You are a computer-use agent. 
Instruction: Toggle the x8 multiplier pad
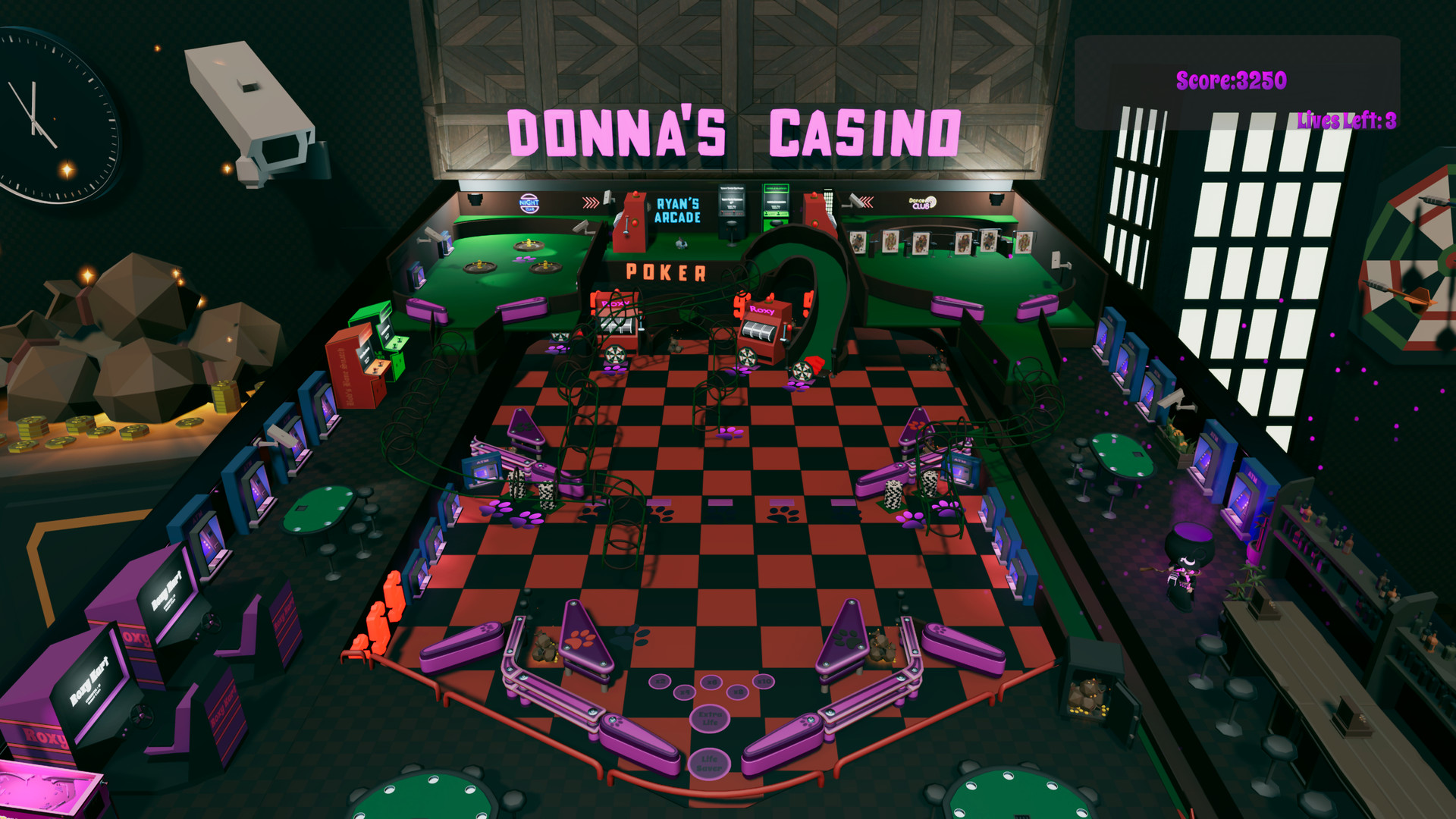[x=738, y=692]
